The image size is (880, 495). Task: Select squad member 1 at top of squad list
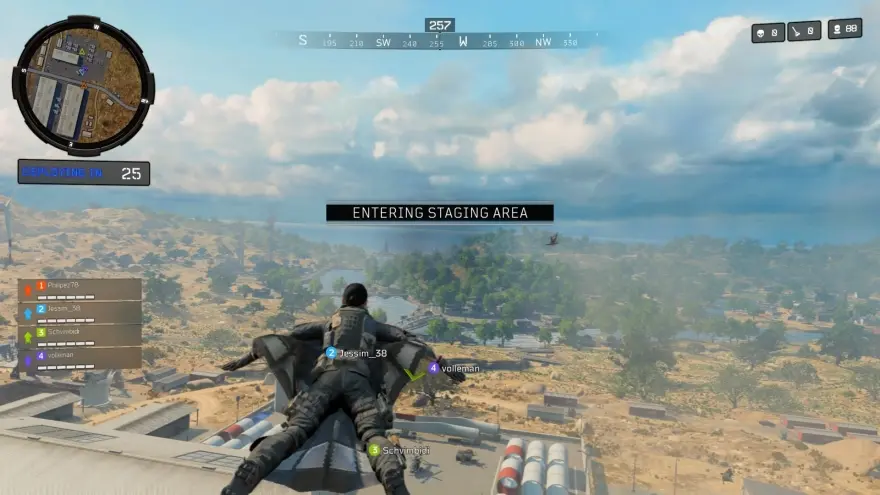(x=80, y=290)
